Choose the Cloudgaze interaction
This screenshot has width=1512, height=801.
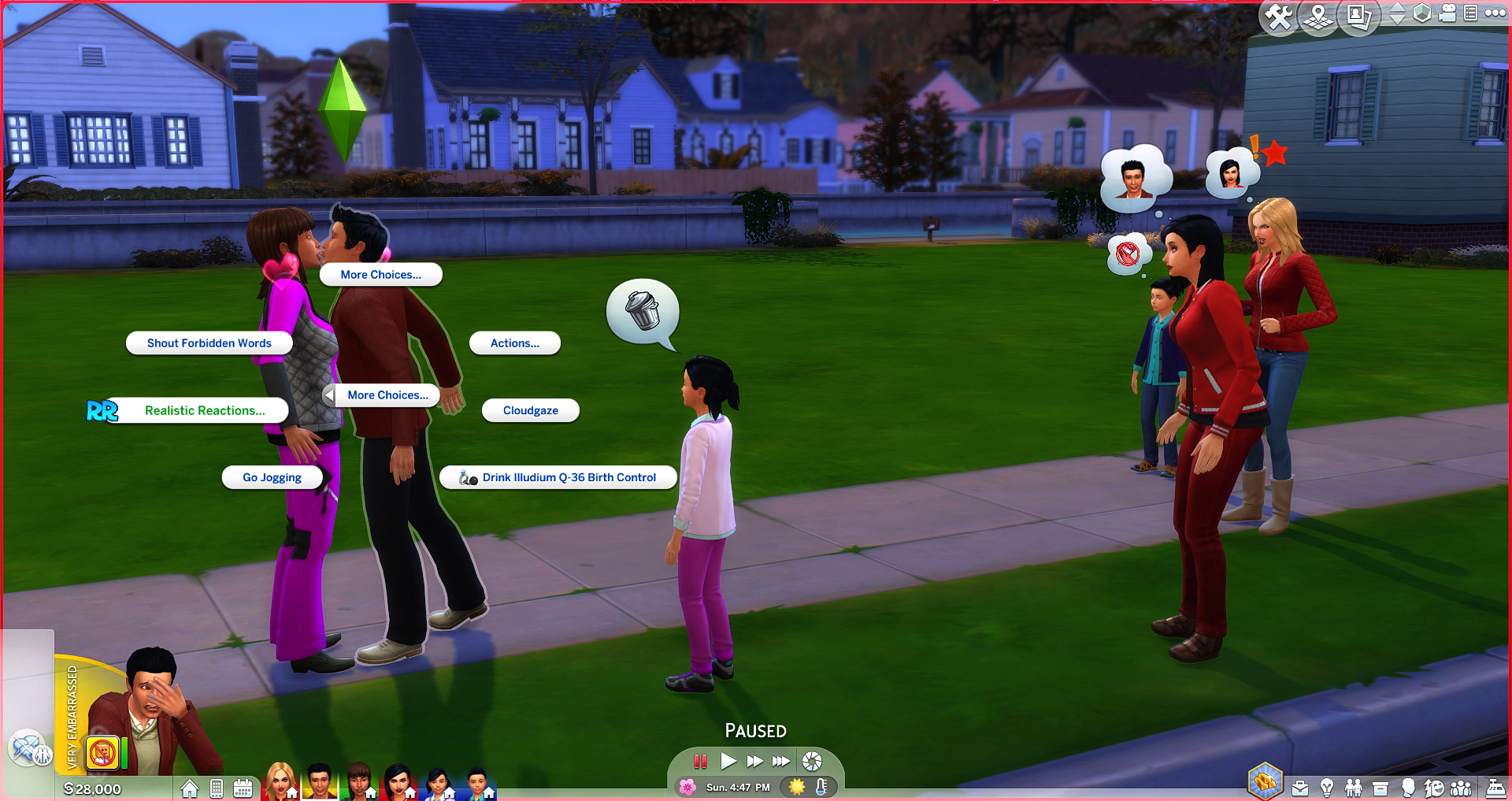(x=530, y=410)
